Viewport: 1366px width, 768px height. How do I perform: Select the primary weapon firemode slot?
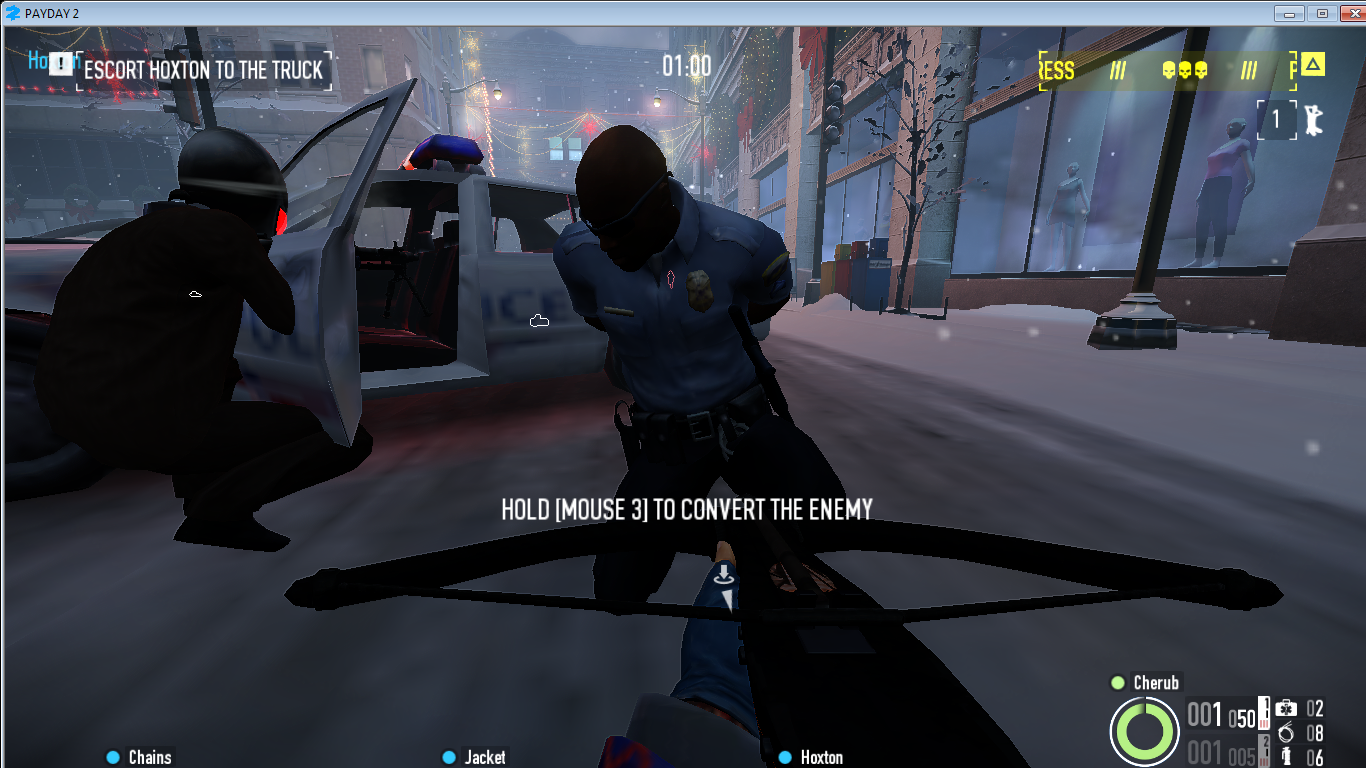click(x=1264, y=710)
